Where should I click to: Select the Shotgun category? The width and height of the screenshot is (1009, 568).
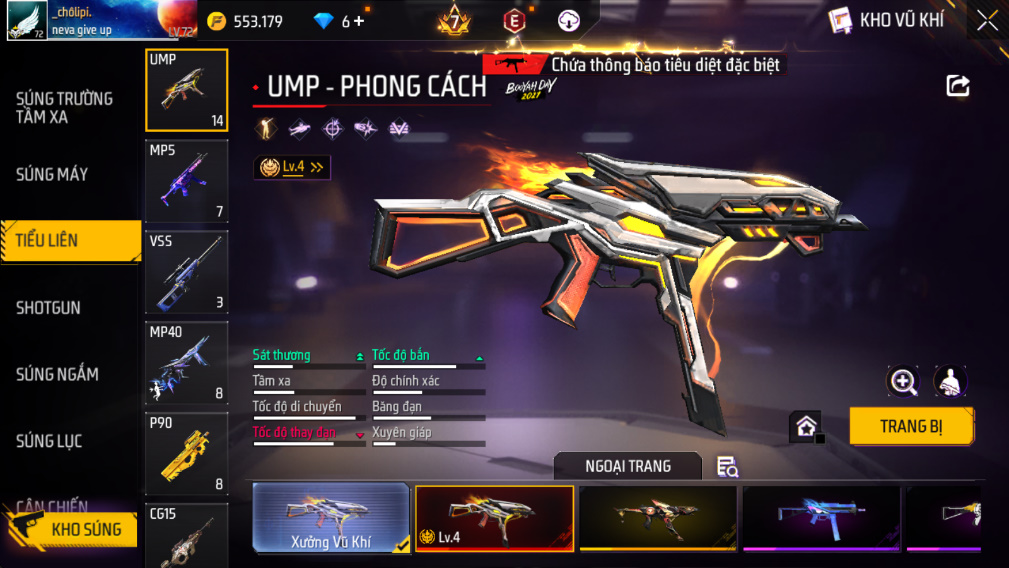[48, 307]
